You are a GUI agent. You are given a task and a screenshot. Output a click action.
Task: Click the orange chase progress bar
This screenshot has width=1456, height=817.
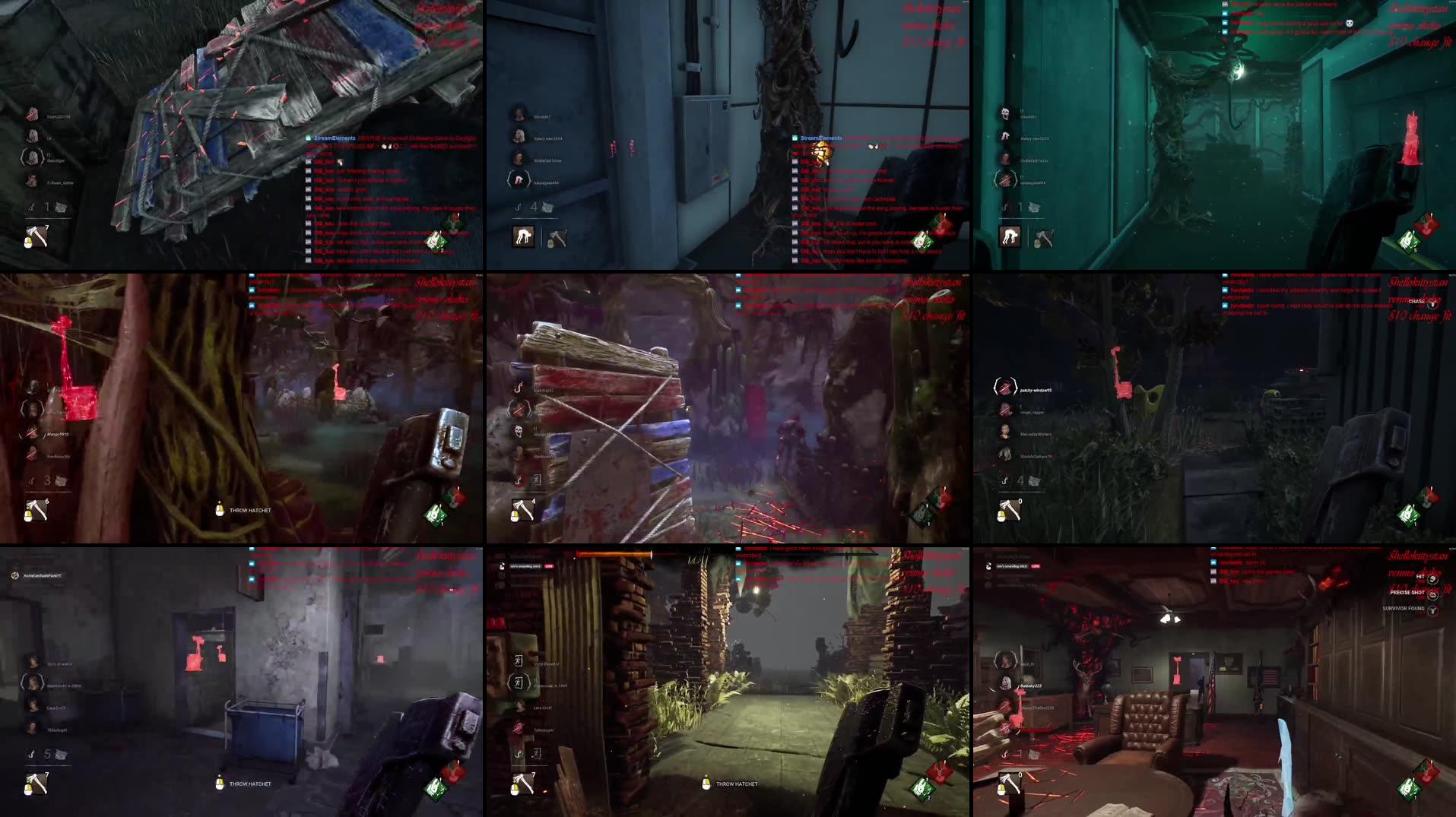pos(614,554)
